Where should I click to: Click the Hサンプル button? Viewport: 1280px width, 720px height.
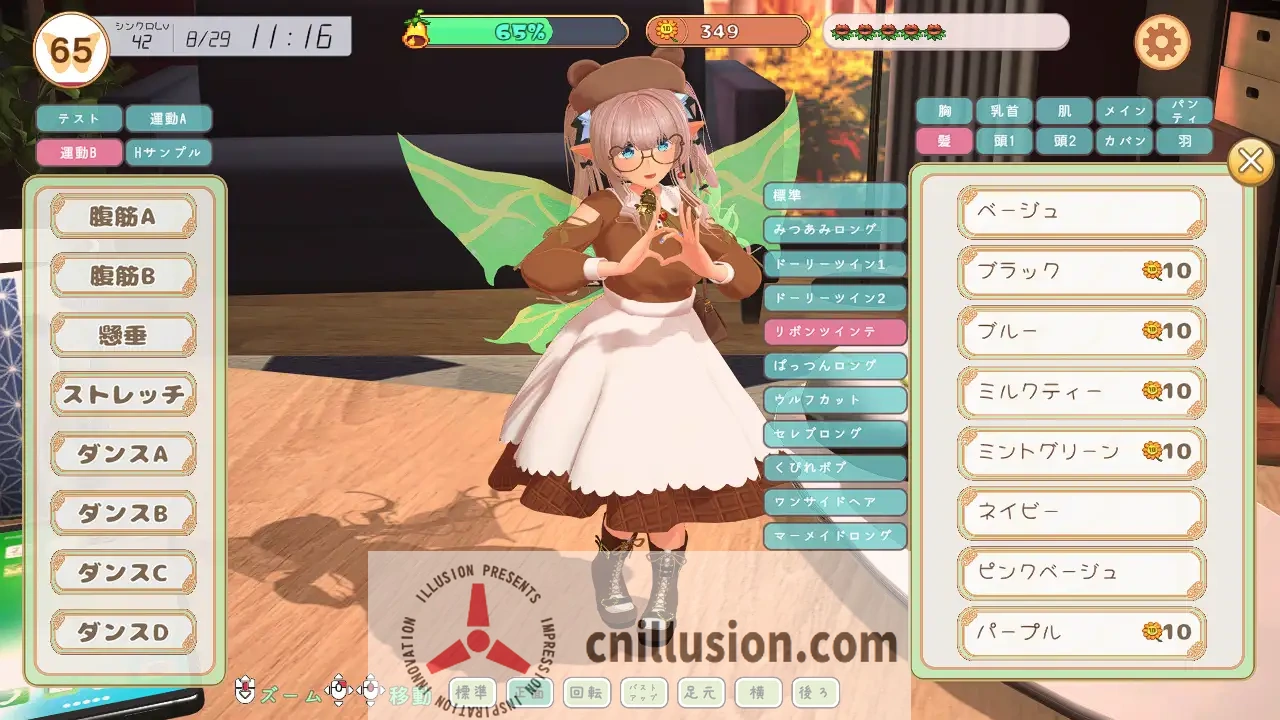click(x=168, y=152)
